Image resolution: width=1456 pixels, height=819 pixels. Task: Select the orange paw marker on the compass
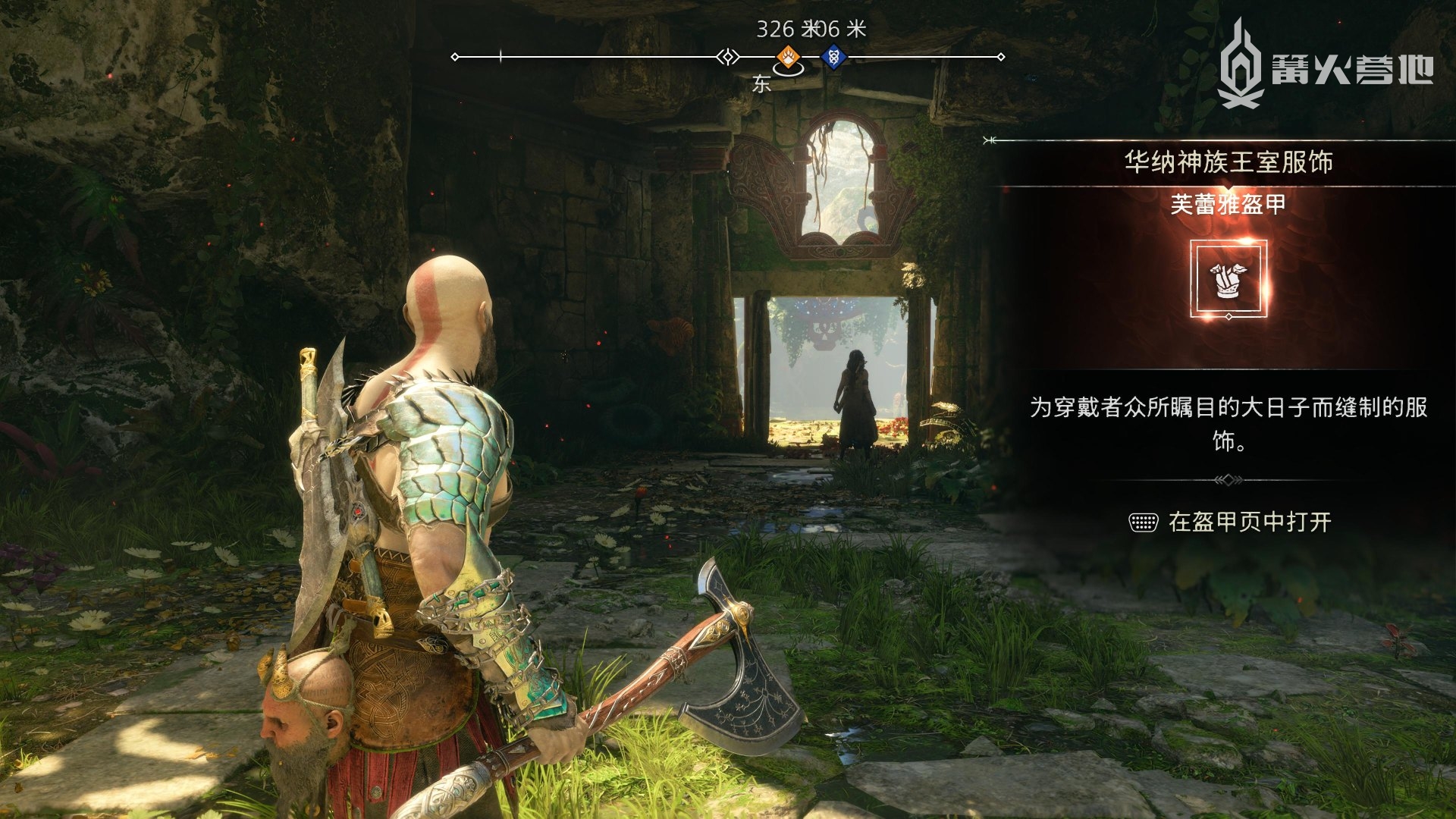click(x=789, y=56)
